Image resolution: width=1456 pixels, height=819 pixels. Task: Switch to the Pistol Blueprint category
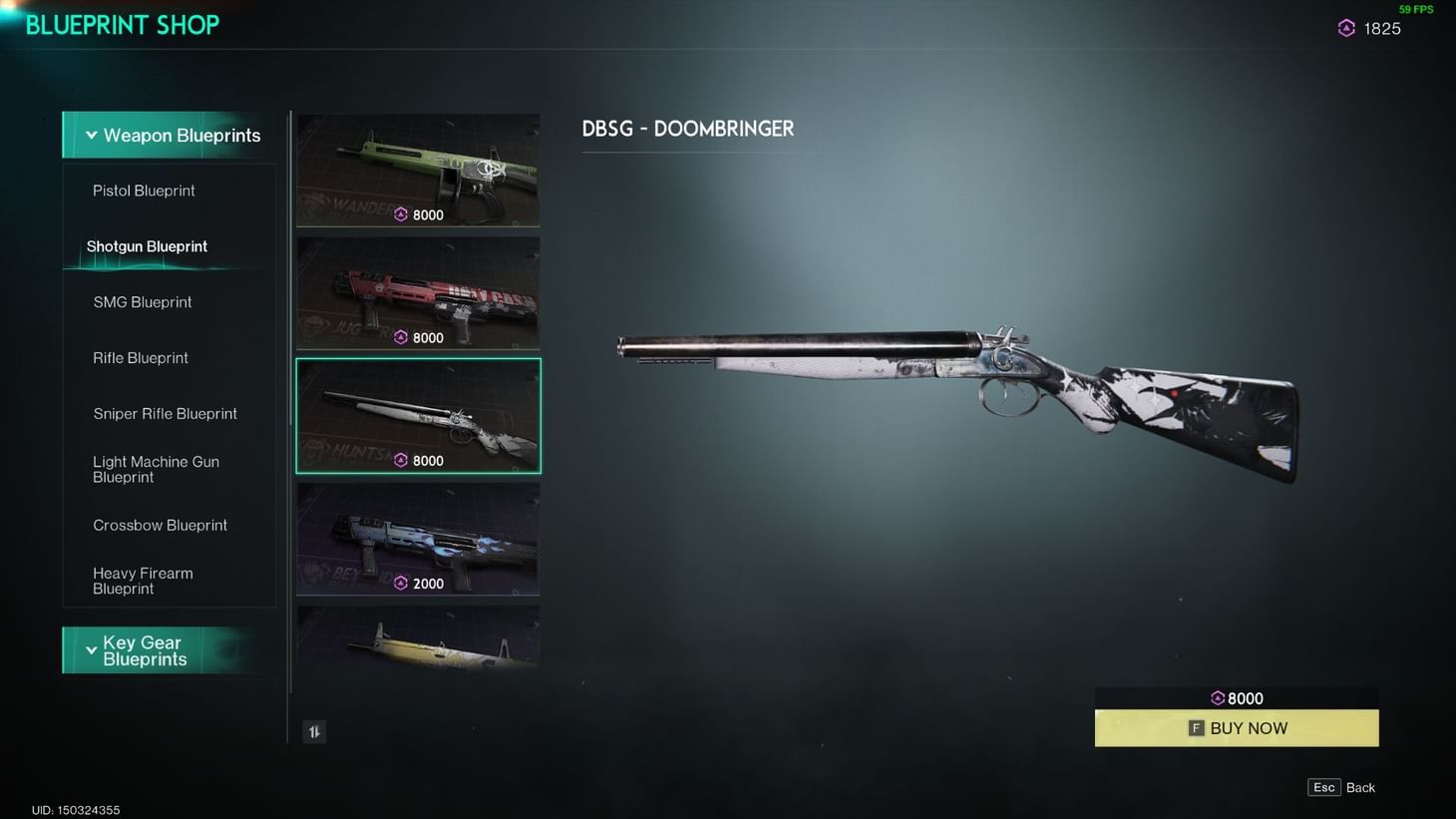coord(143,191)
